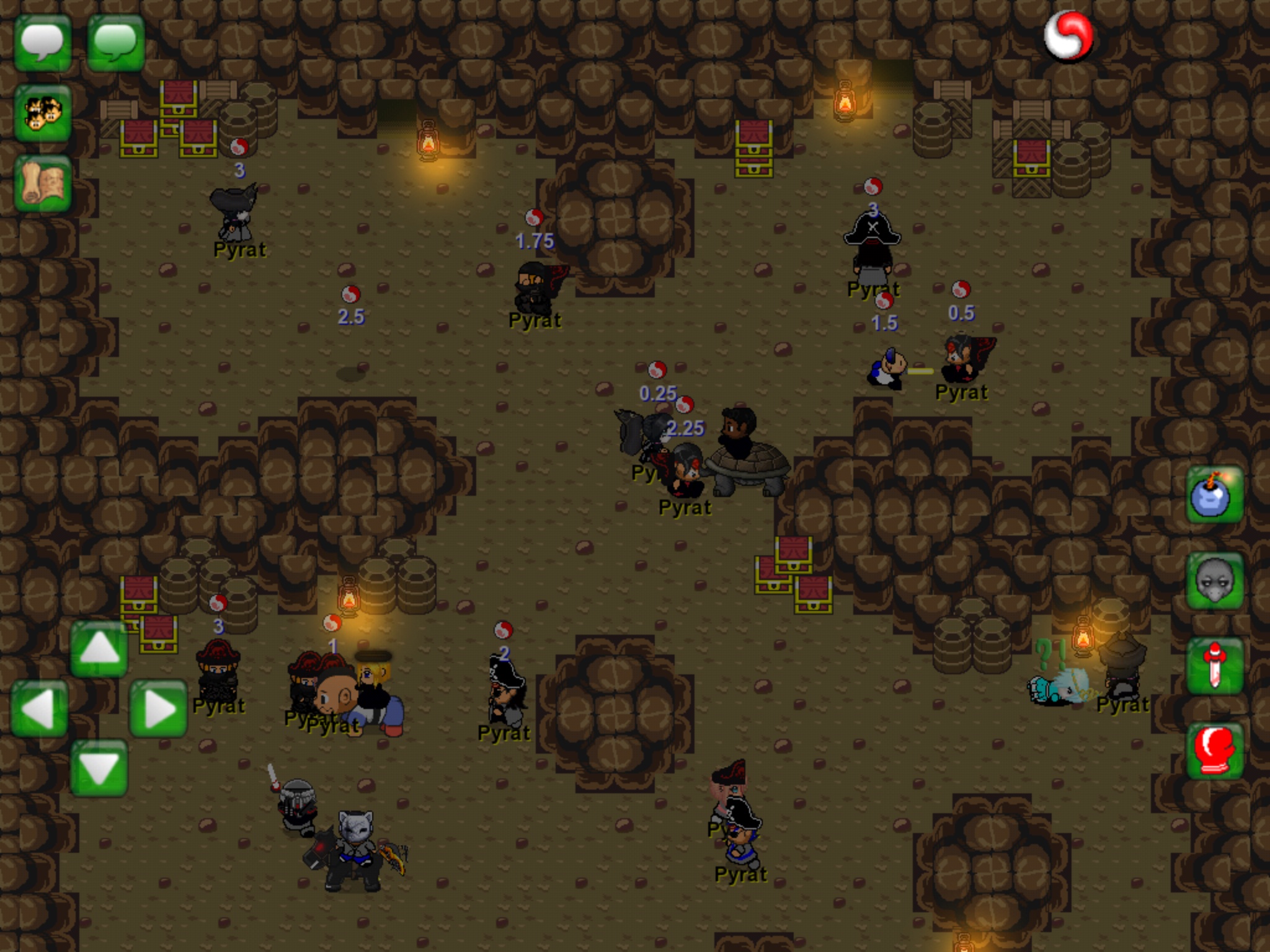Click the red-white swirl orb icon
This screenshot has width=1270, height=952.
pos(1068,37)
